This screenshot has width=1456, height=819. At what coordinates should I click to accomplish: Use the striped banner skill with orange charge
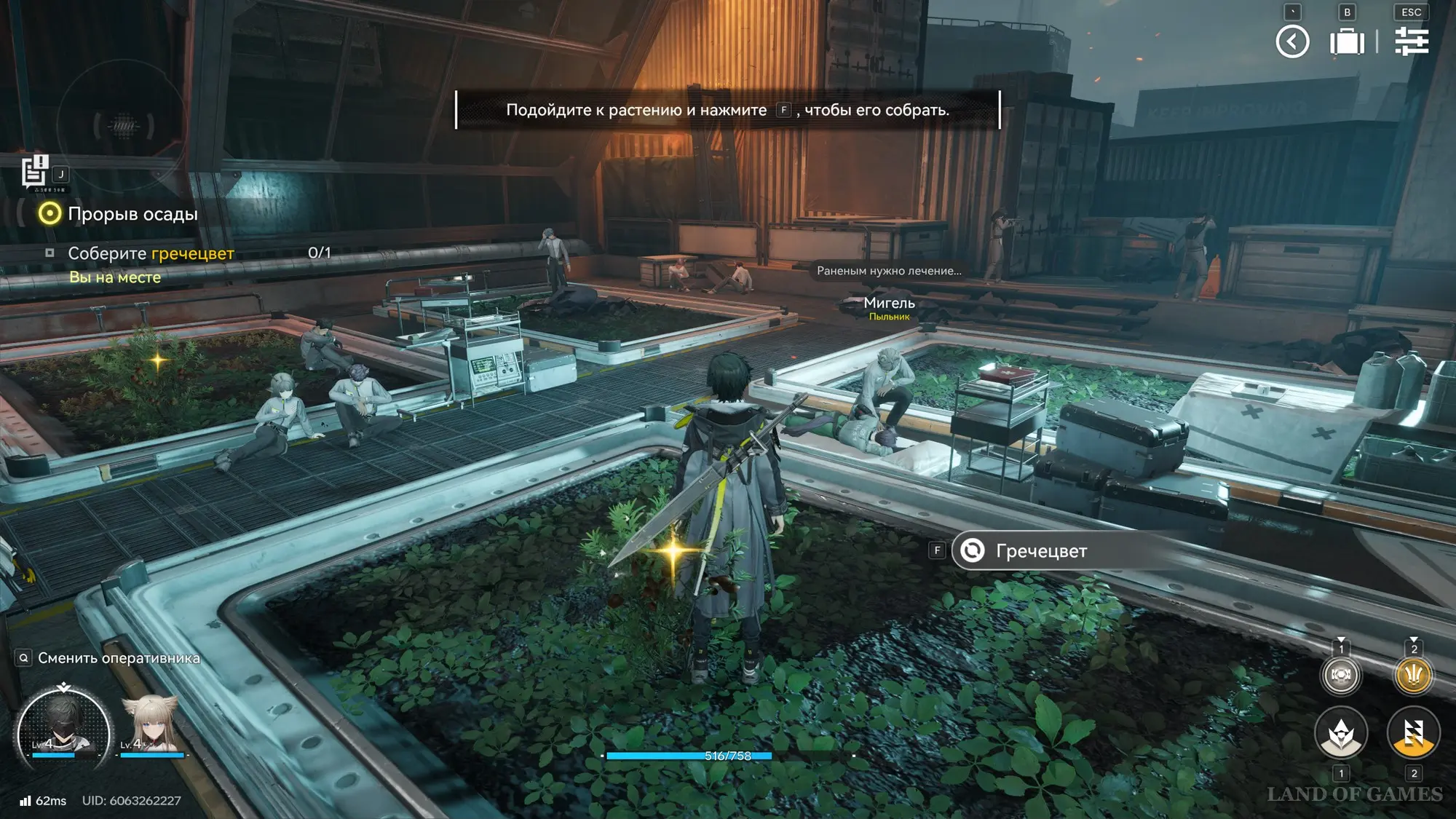point(1413,733)
